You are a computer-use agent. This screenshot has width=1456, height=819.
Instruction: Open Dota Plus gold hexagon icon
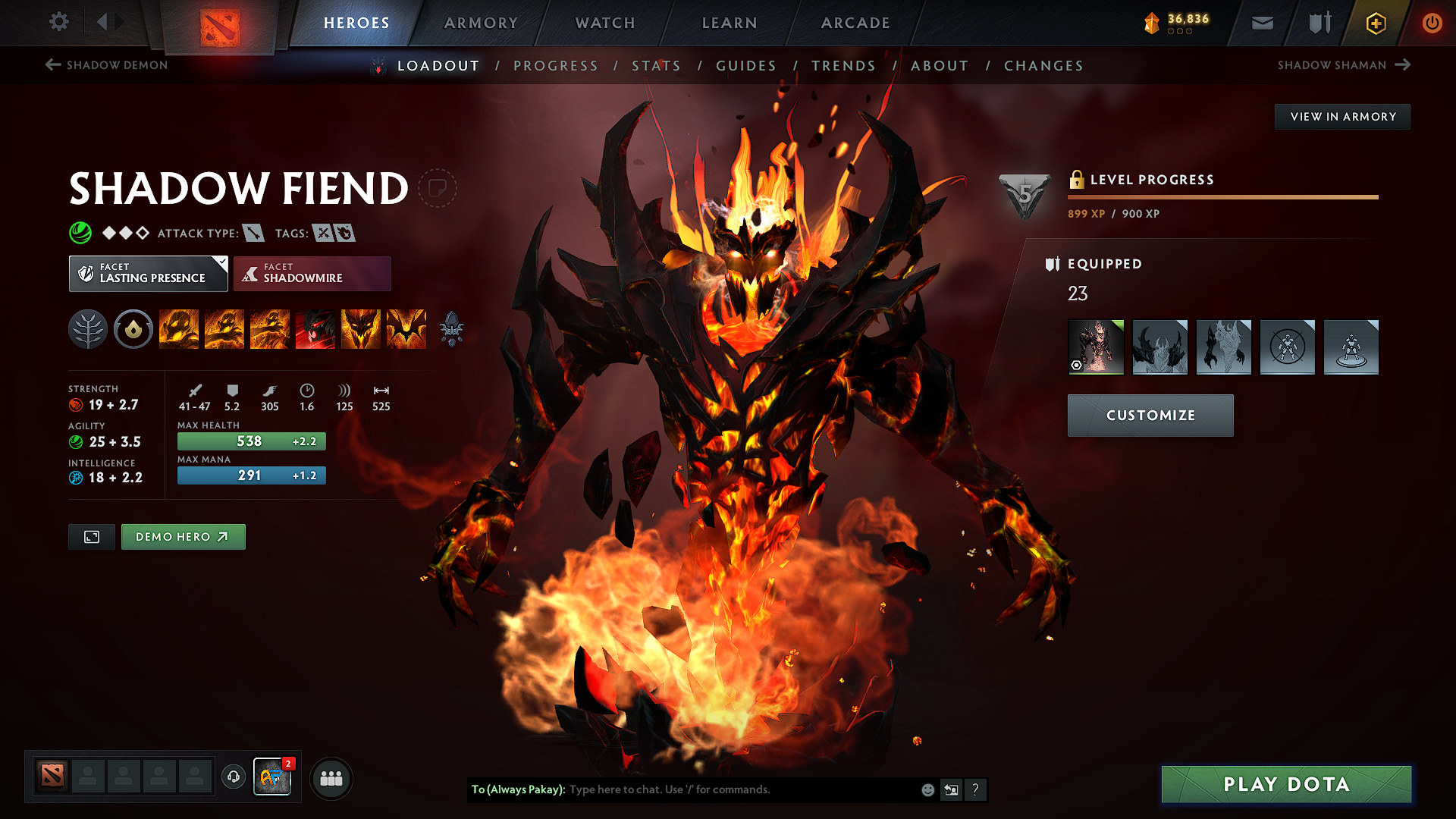point(1375,23)
